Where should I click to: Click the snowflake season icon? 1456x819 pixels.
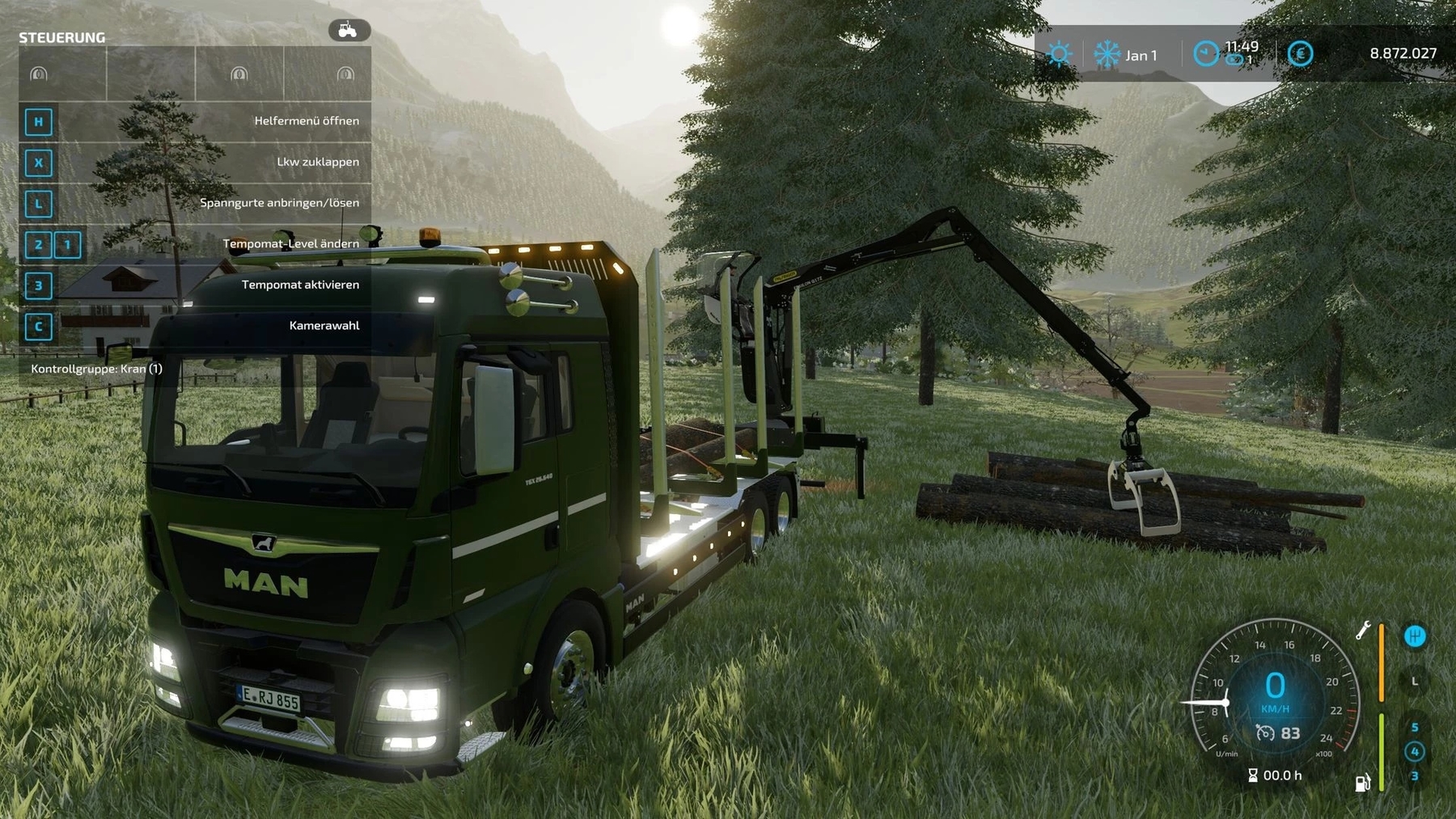(x=1107, y=54)
